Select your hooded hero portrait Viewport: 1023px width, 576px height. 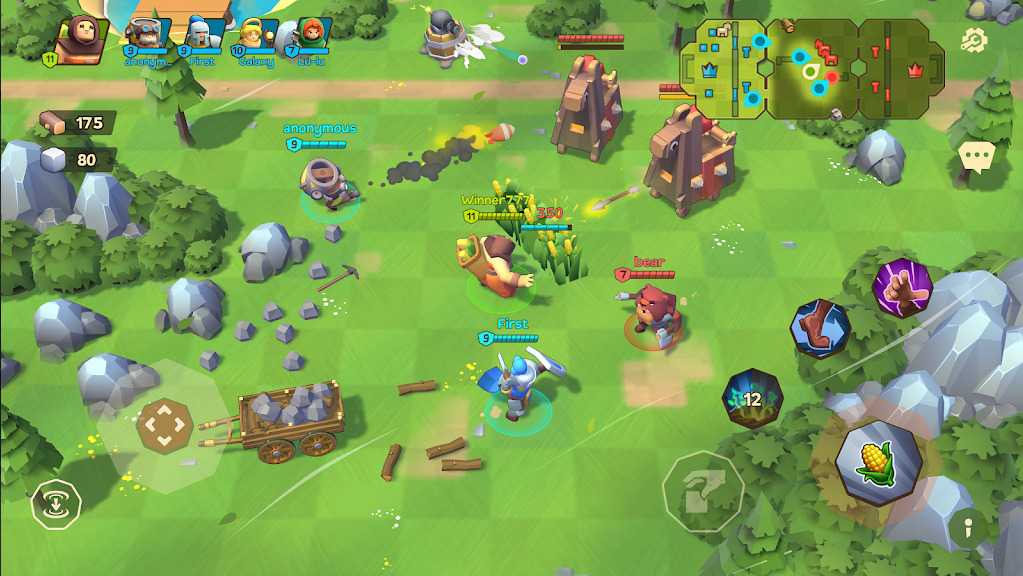pyautogui.click(x=80, y=38)
